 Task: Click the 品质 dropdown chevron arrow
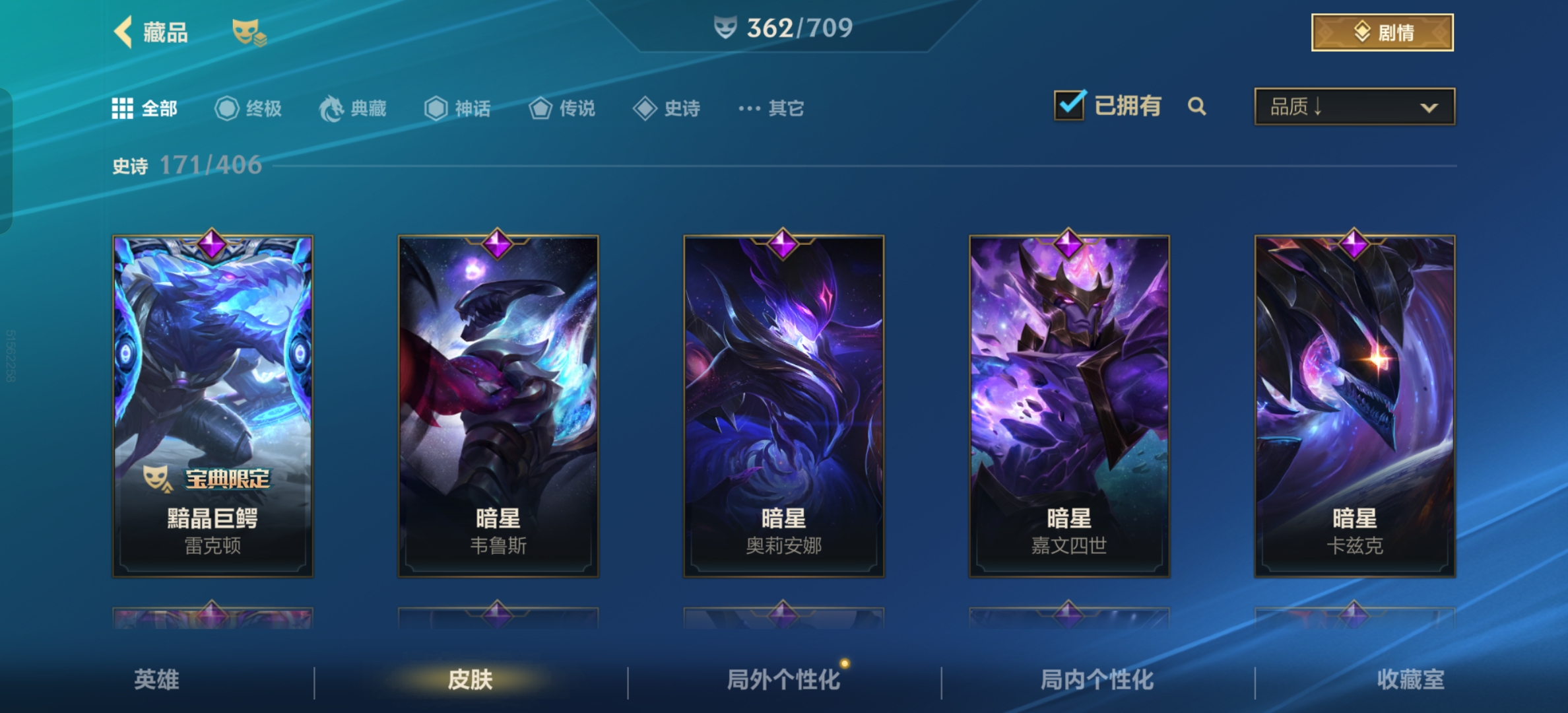click(x=1429, y=108)
